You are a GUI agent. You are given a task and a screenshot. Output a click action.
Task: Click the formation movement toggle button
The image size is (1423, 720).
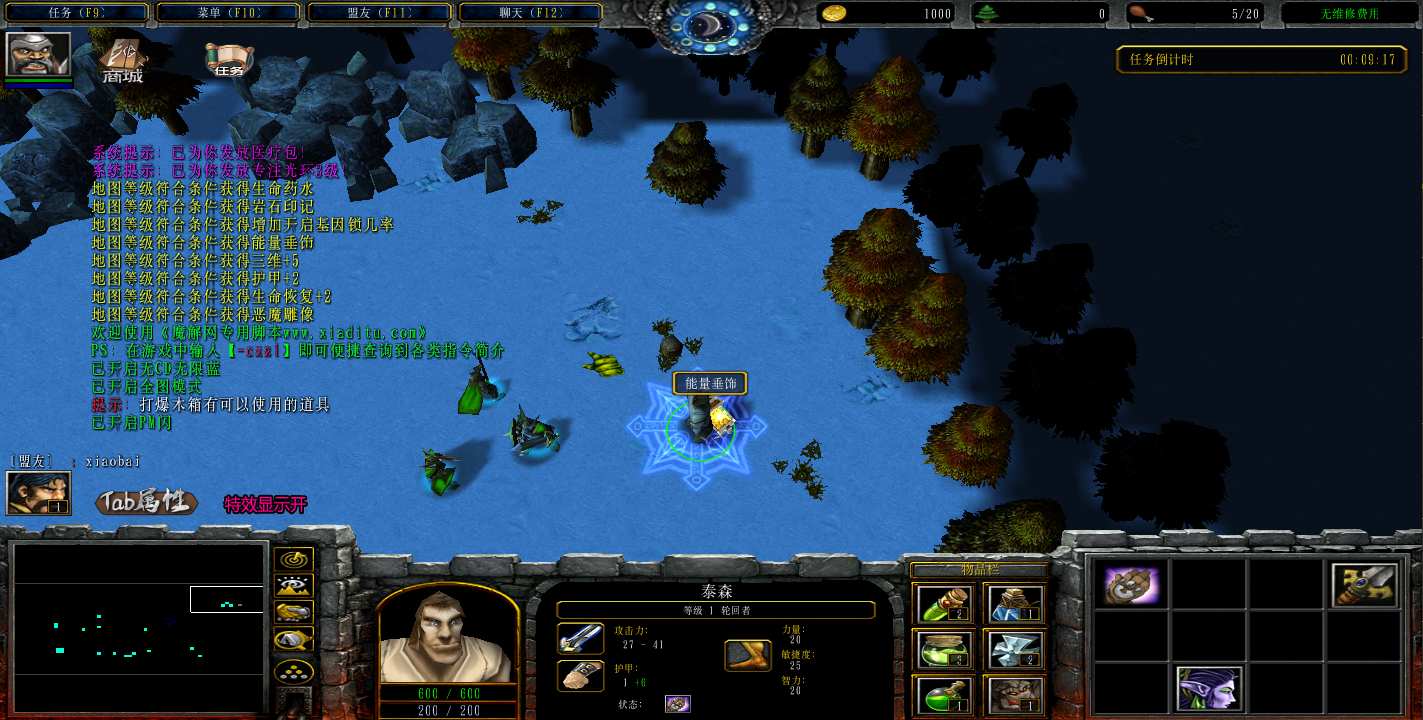[294, 670]
